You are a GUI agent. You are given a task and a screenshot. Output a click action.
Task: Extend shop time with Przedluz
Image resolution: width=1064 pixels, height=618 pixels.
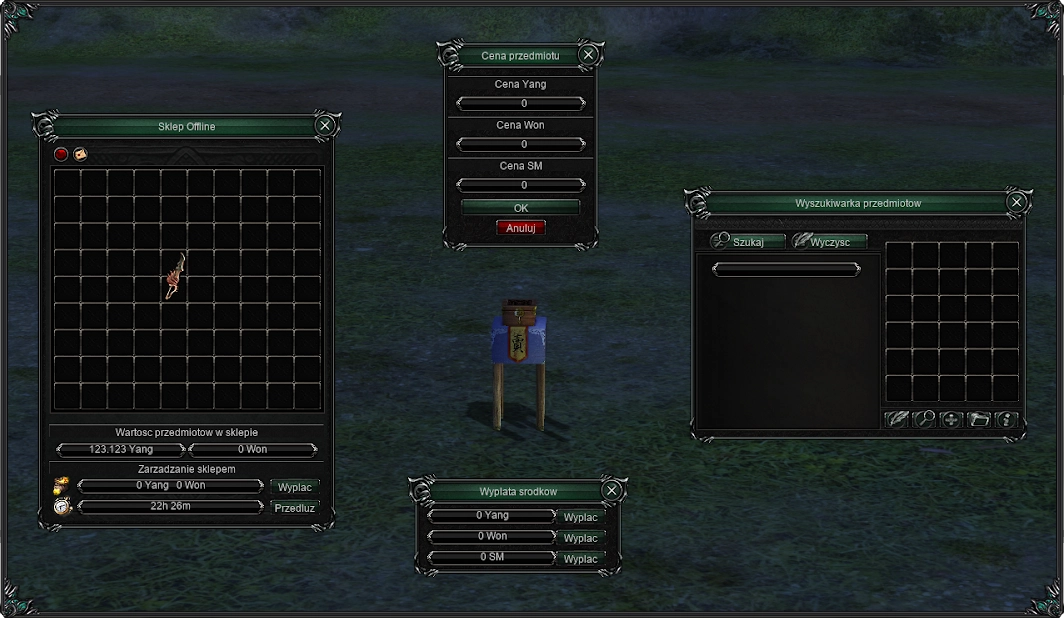294,507
